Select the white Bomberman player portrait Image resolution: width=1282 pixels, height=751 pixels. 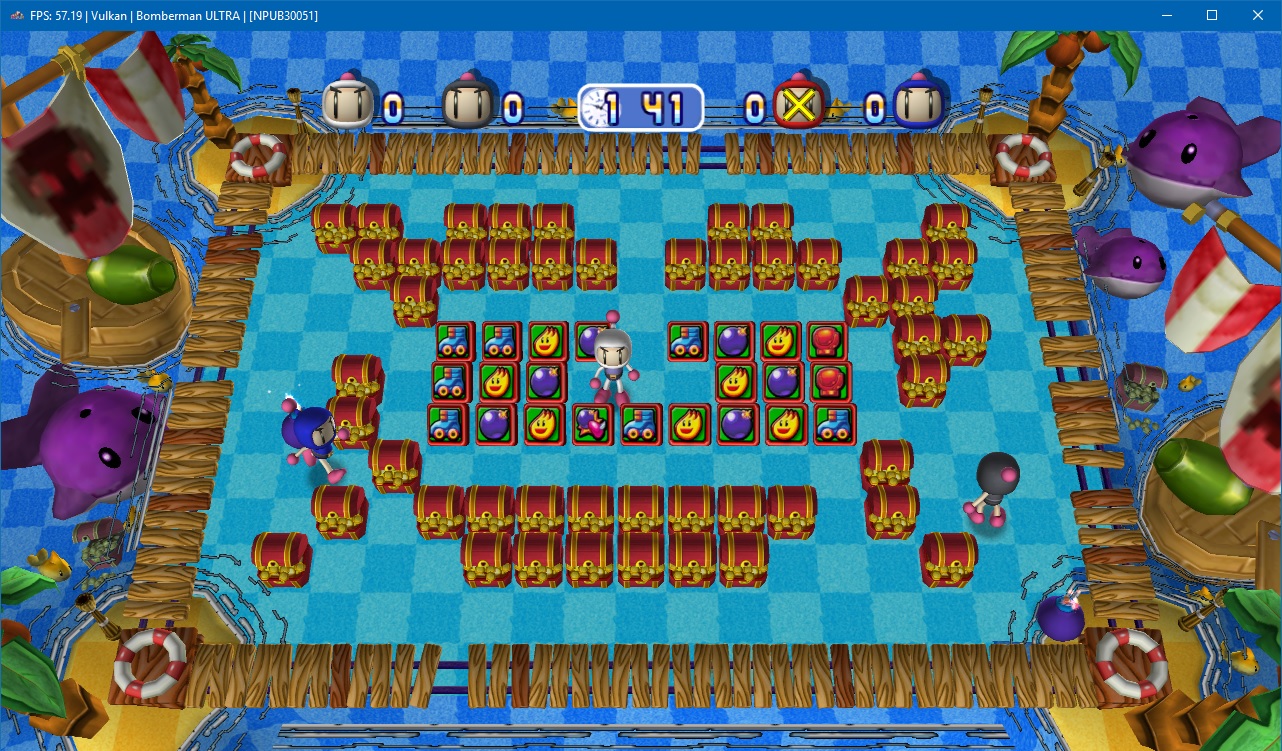pos(346,104)
